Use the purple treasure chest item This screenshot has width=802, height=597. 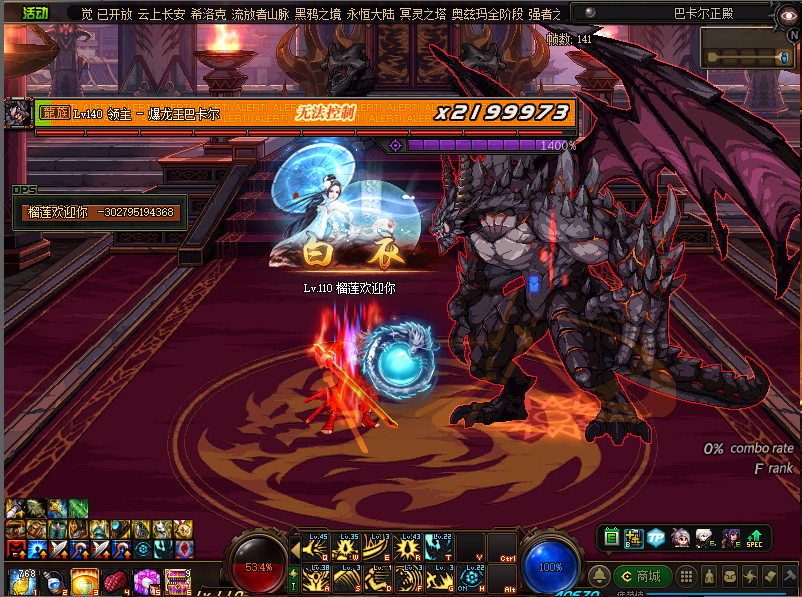click(x=177, y=581)
